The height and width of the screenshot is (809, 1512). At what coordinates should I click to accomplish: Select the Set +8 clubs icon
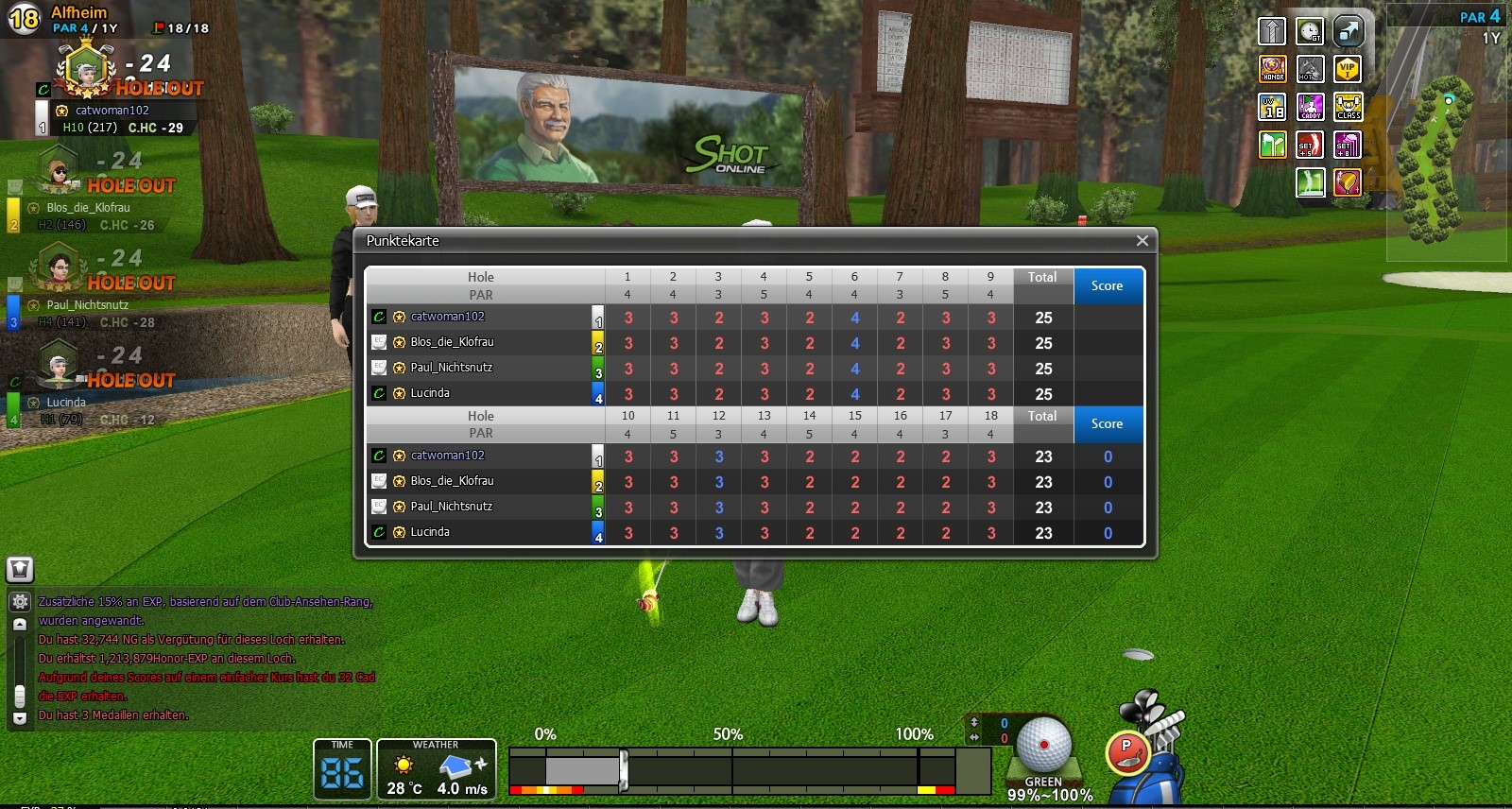(1348, 145)
